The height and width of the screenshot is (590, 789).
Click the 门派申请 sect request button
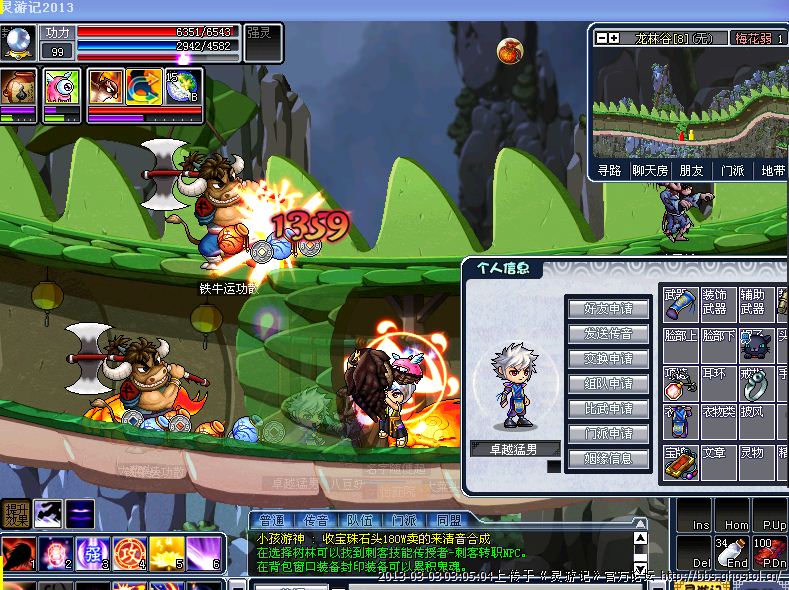click(x=608, y=434)
